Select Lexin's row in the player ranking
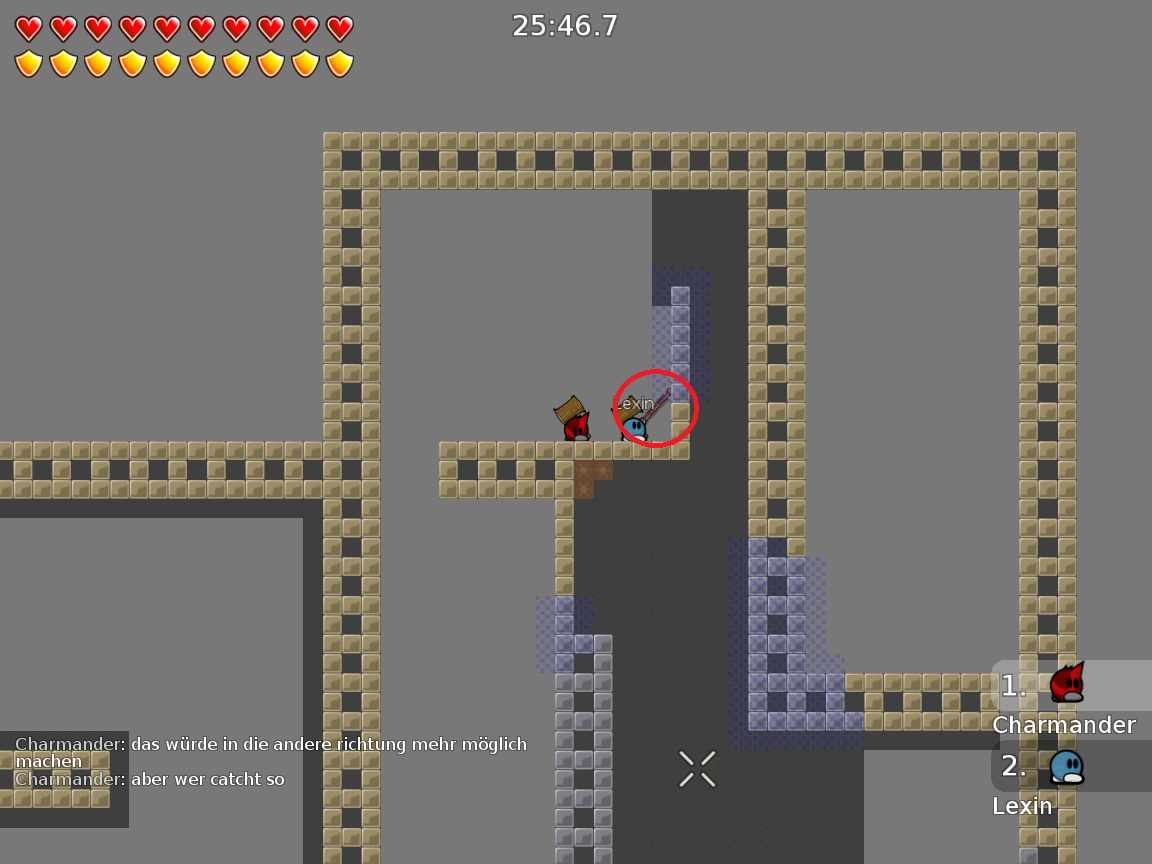1152x864 pixels. (1070, 780)
